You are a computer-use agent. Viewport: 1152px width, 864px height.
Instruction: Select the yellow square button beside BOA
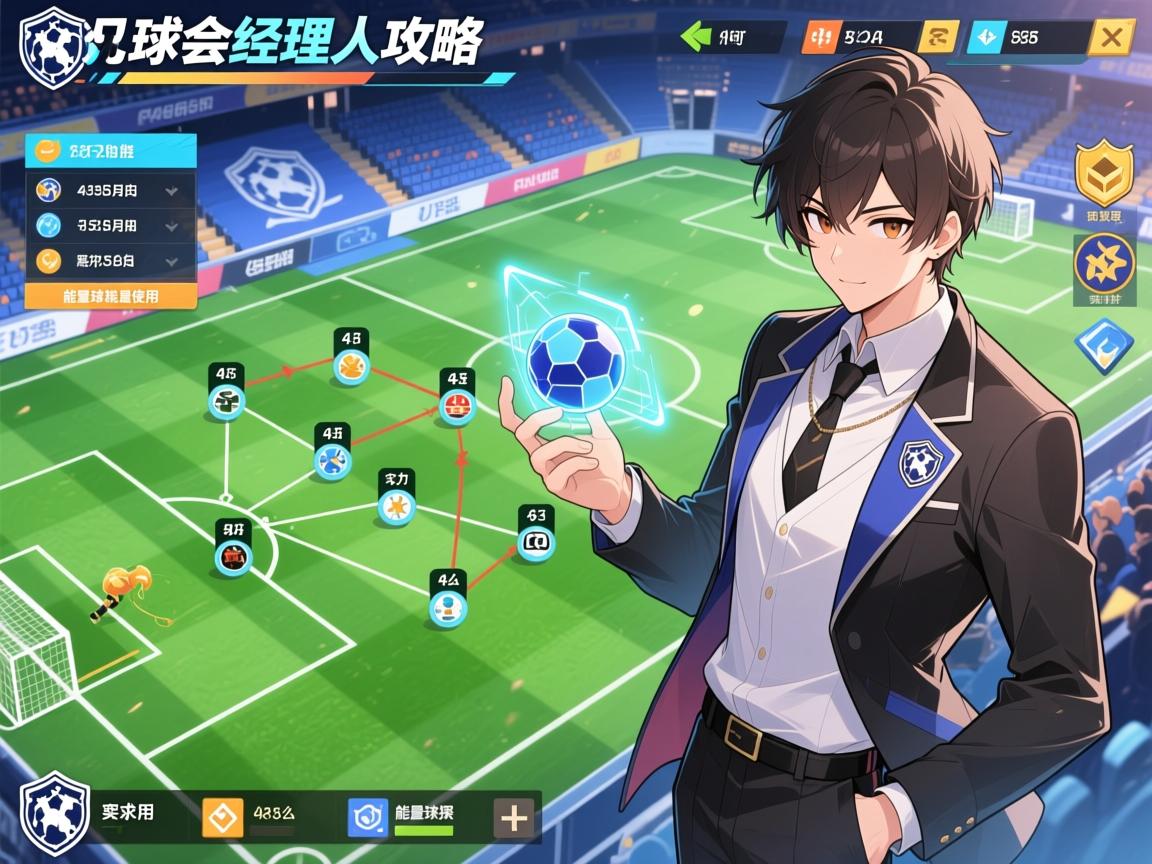point(938,38)
